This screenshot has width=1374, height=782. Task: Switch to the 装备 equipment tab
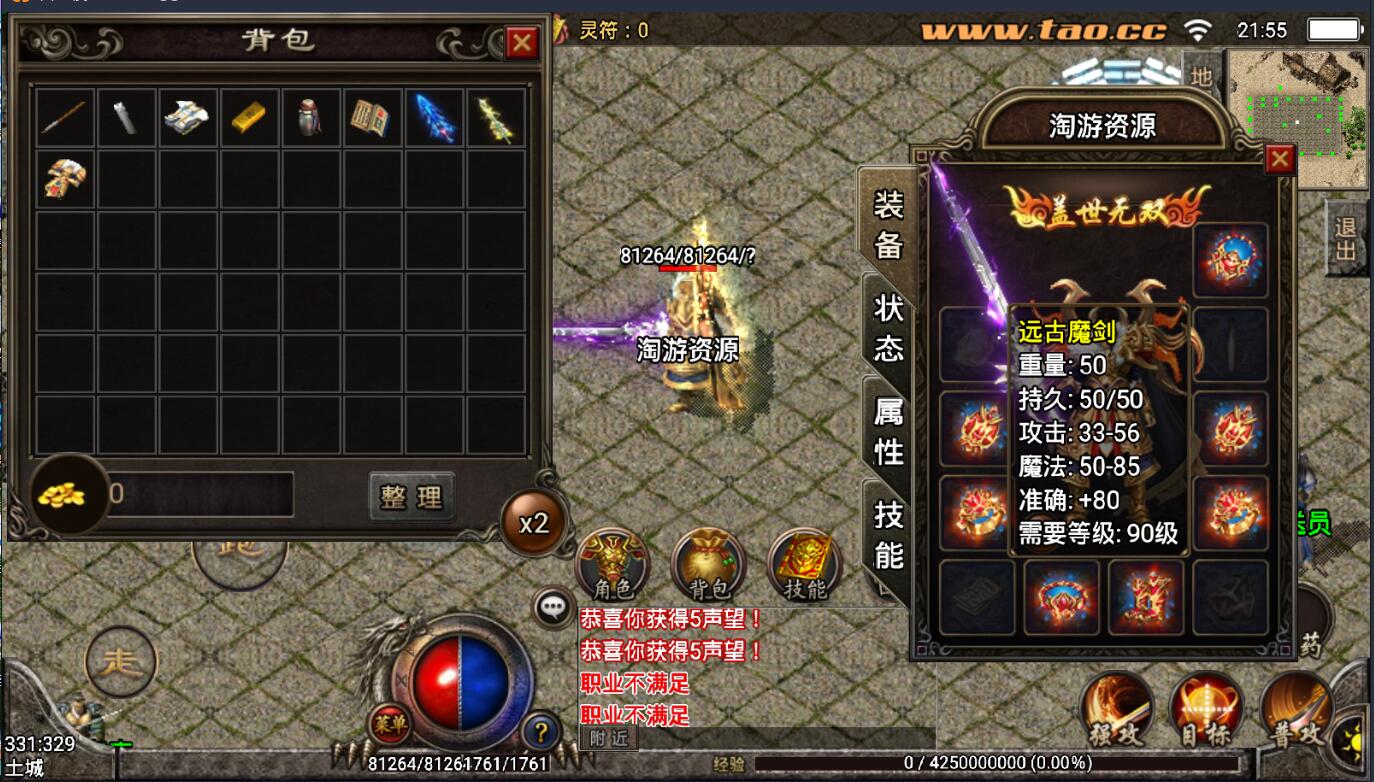[x=888, y=224]
